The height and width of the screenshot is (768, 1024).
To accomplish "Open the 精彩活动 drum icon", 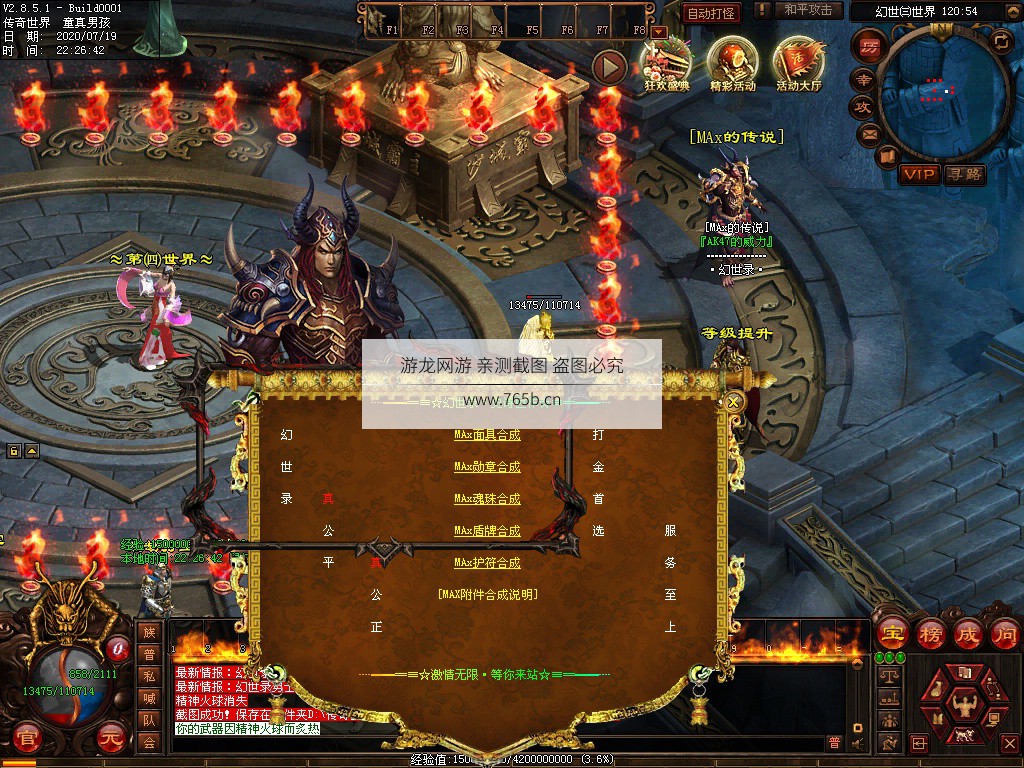I will [733, 63].
